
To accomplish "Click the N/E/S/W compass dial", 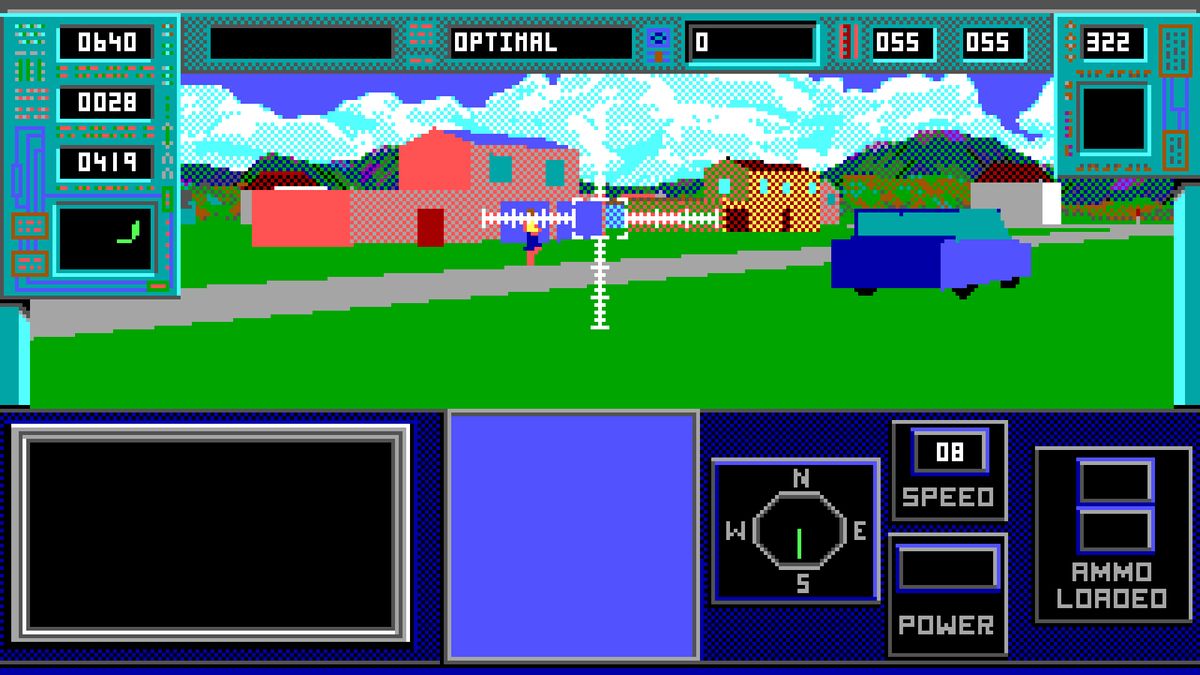I will click(x=797, y=531).
